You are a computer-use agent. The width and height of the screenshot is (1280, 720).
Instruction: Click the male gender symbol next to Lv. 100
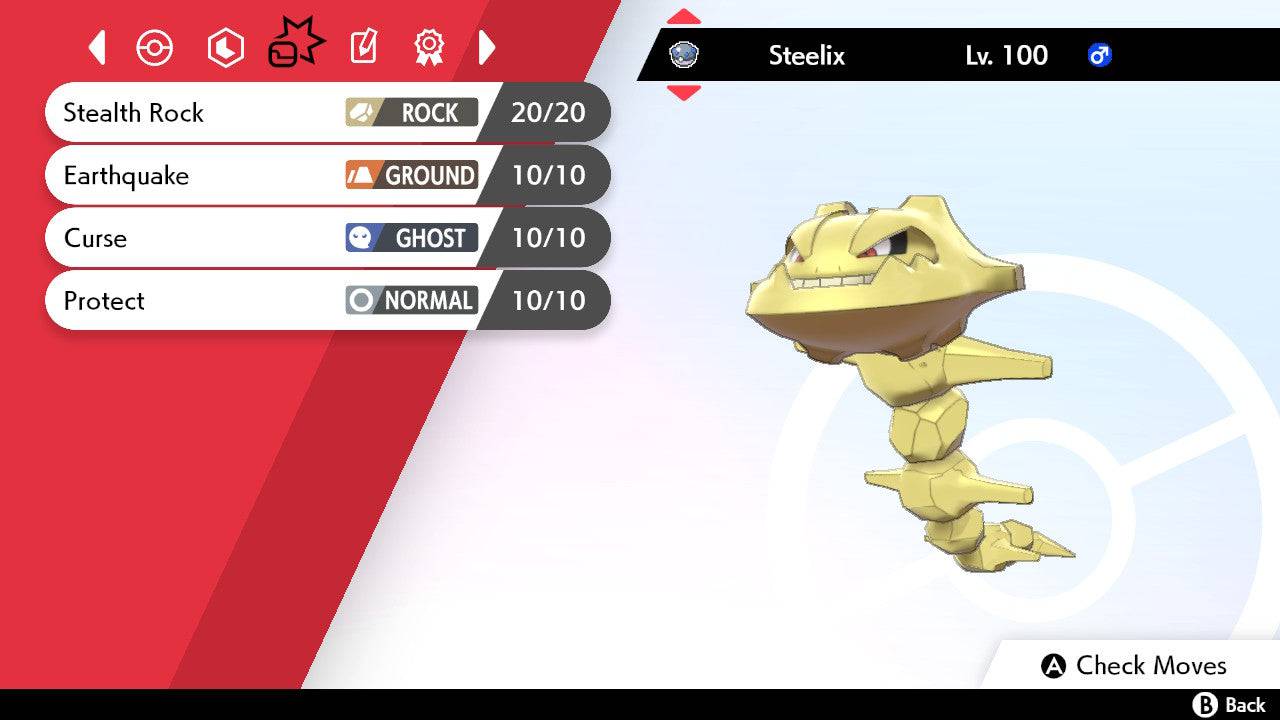(x=1099, y=56)
